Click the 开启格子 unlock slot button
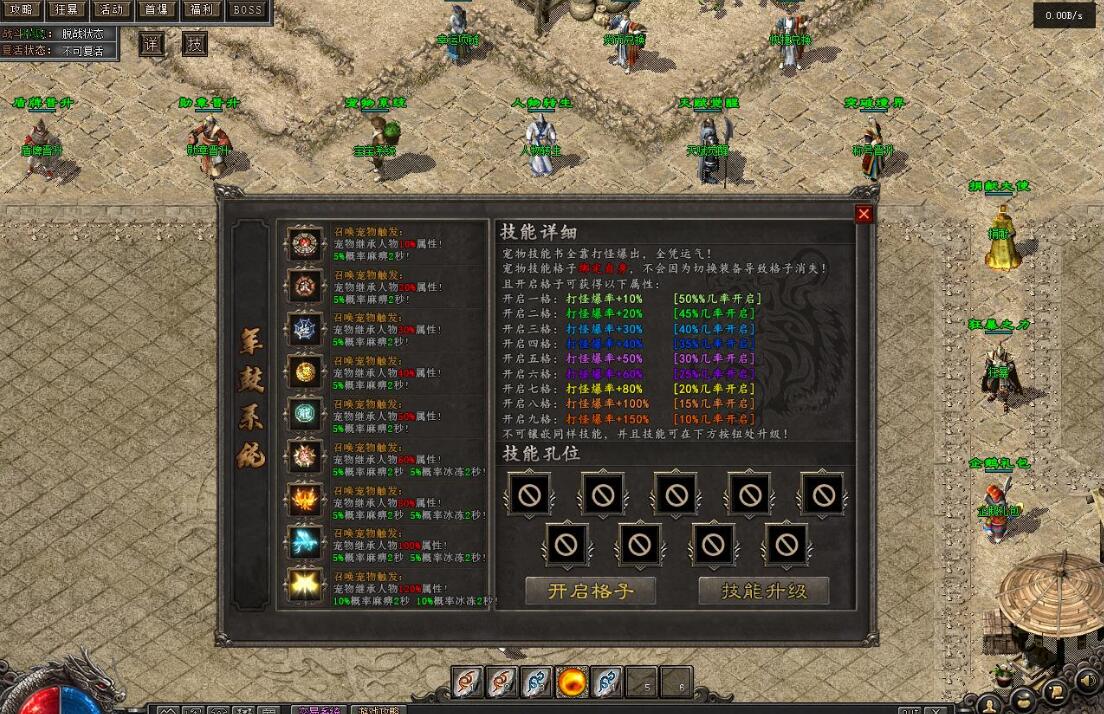Viewport: 1104px width, 714px height. [590, 591]
